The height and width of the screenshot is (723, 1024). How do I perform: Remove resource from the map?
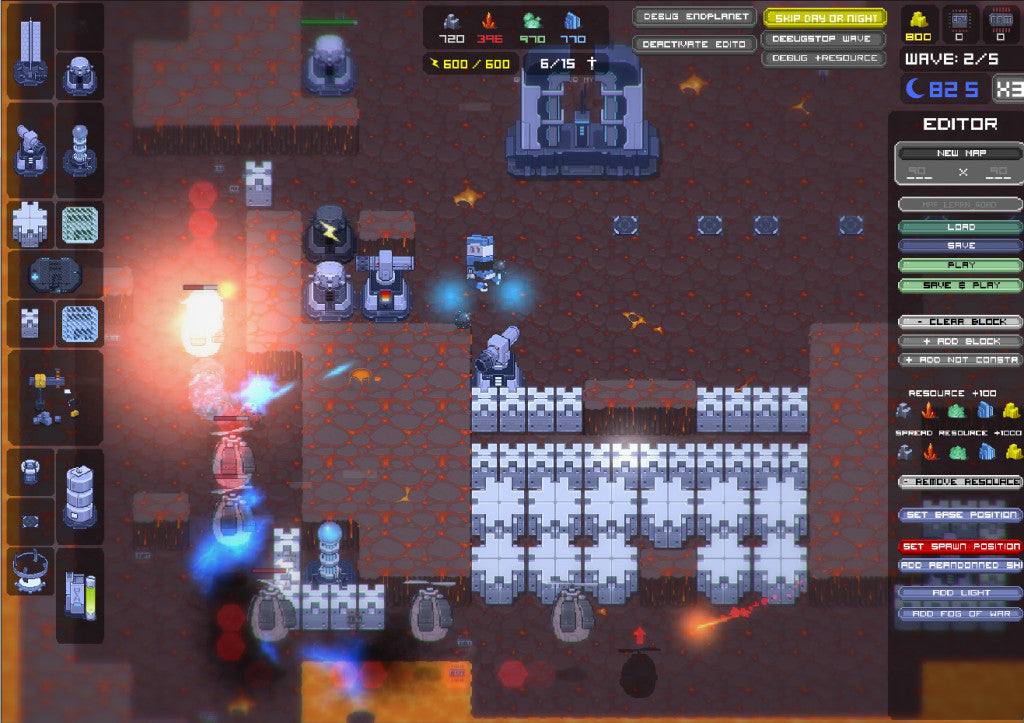point(959,482)
